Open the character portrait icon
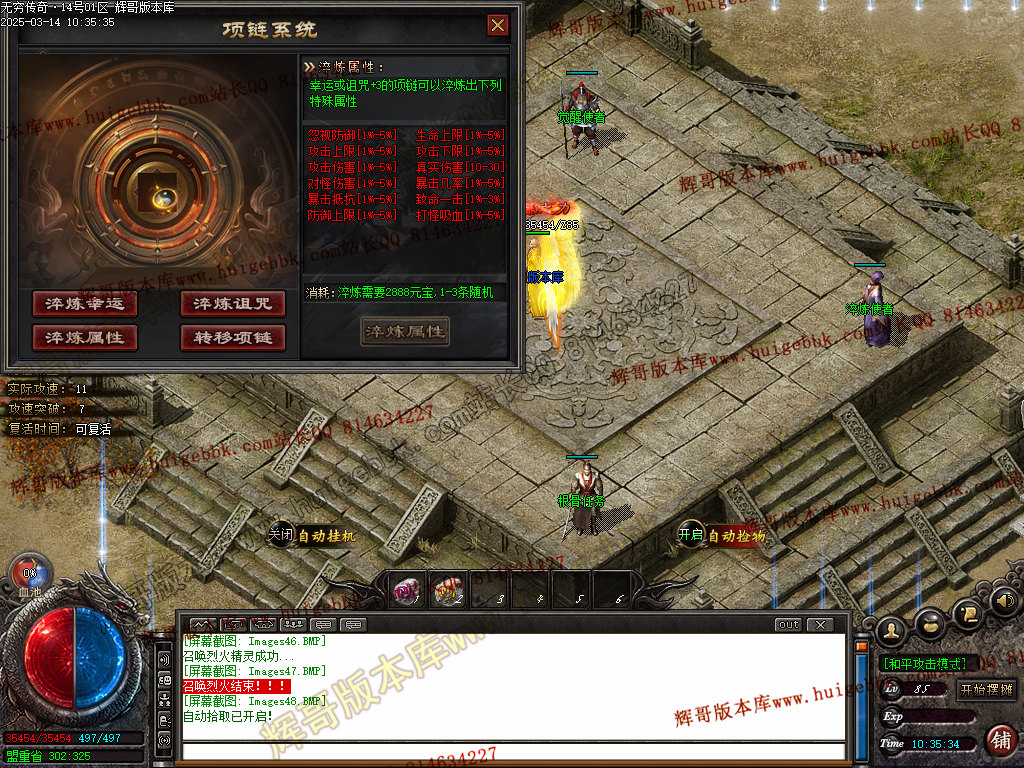1024x768 pixels. pyautogui.click(x=892, y=629)
